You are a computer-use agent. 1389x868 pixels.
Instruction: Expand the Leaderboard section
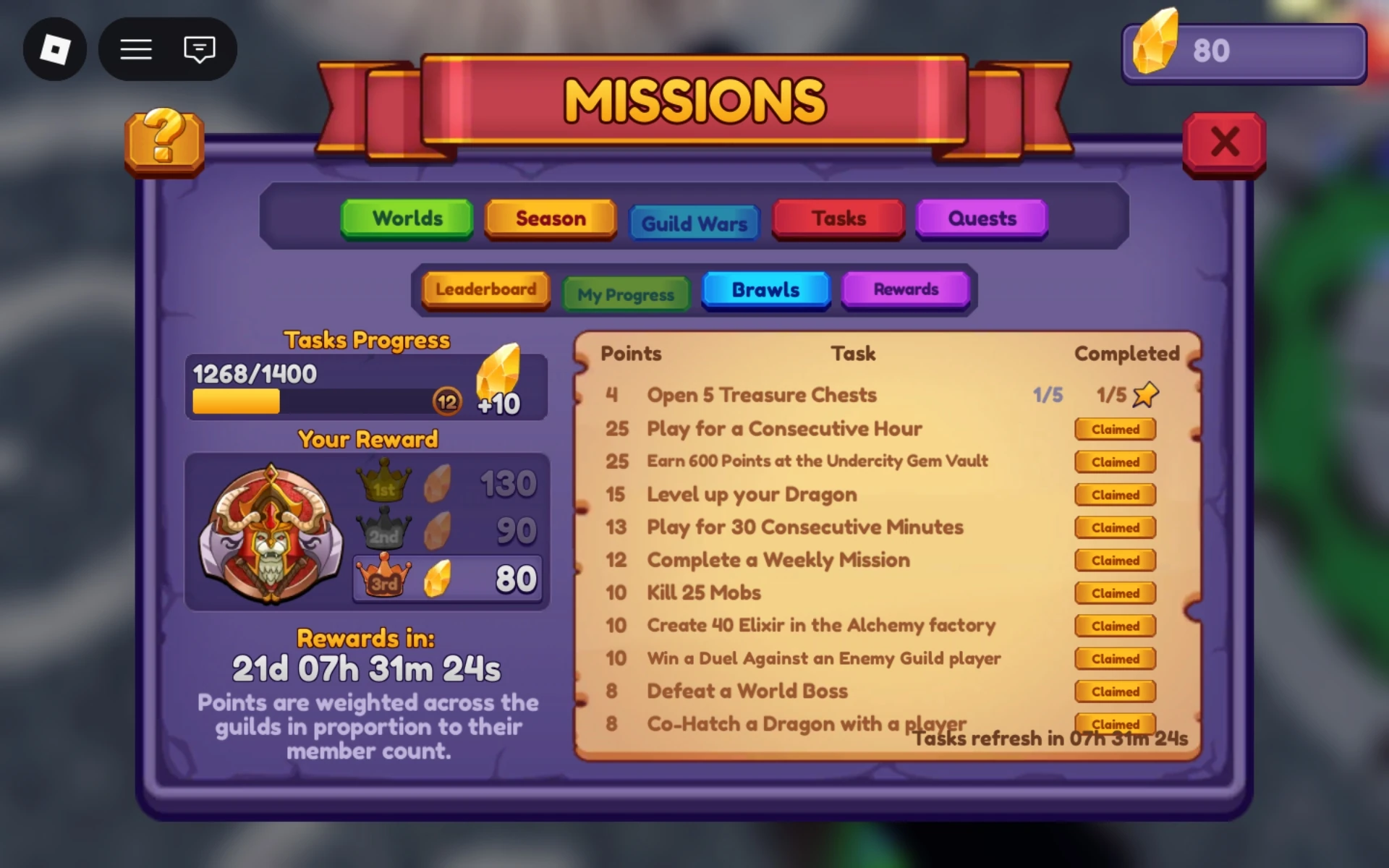tap(485, 289)
